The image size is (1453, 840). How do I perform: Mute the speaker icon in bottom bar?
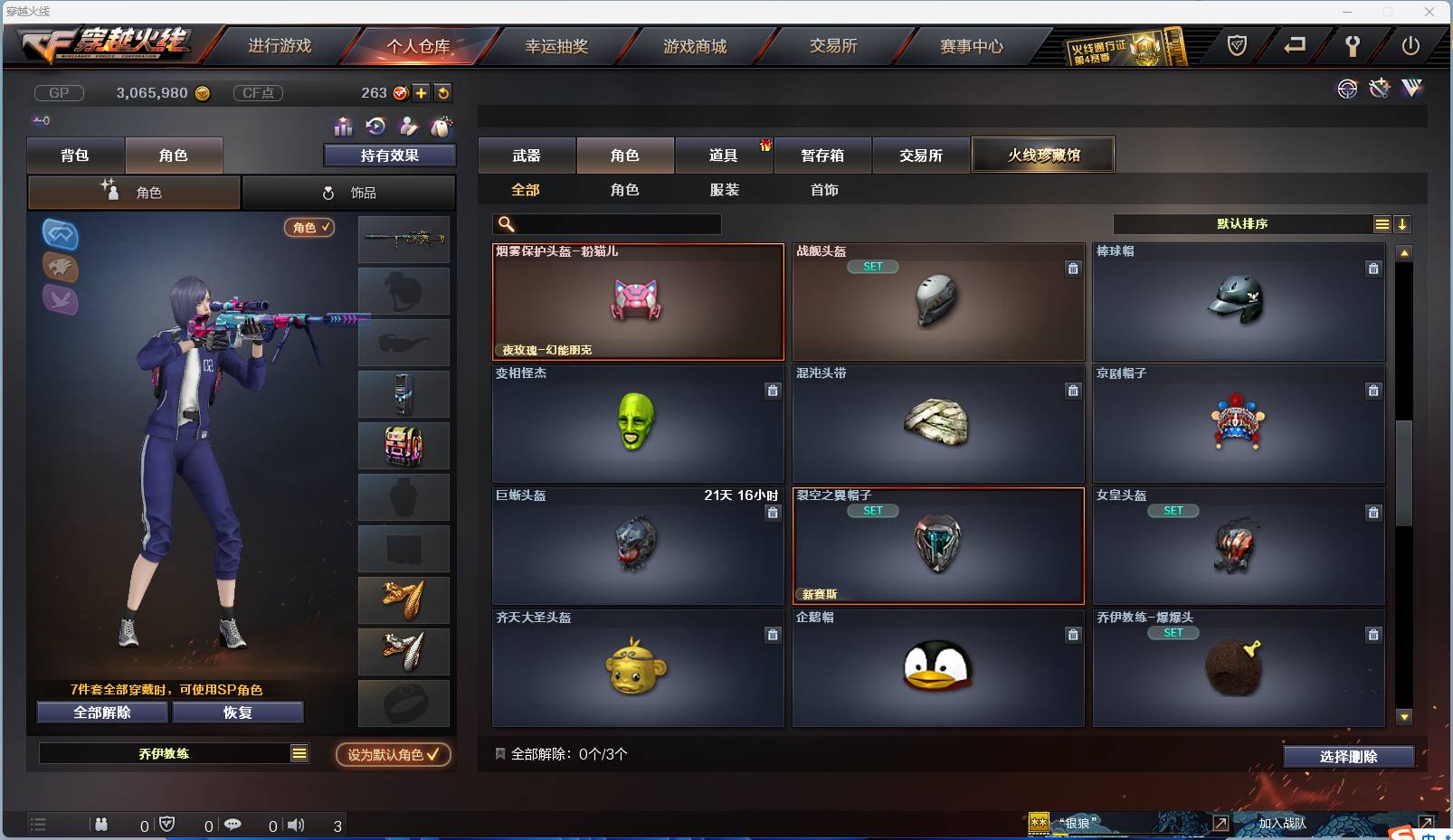tap(296, 824)
